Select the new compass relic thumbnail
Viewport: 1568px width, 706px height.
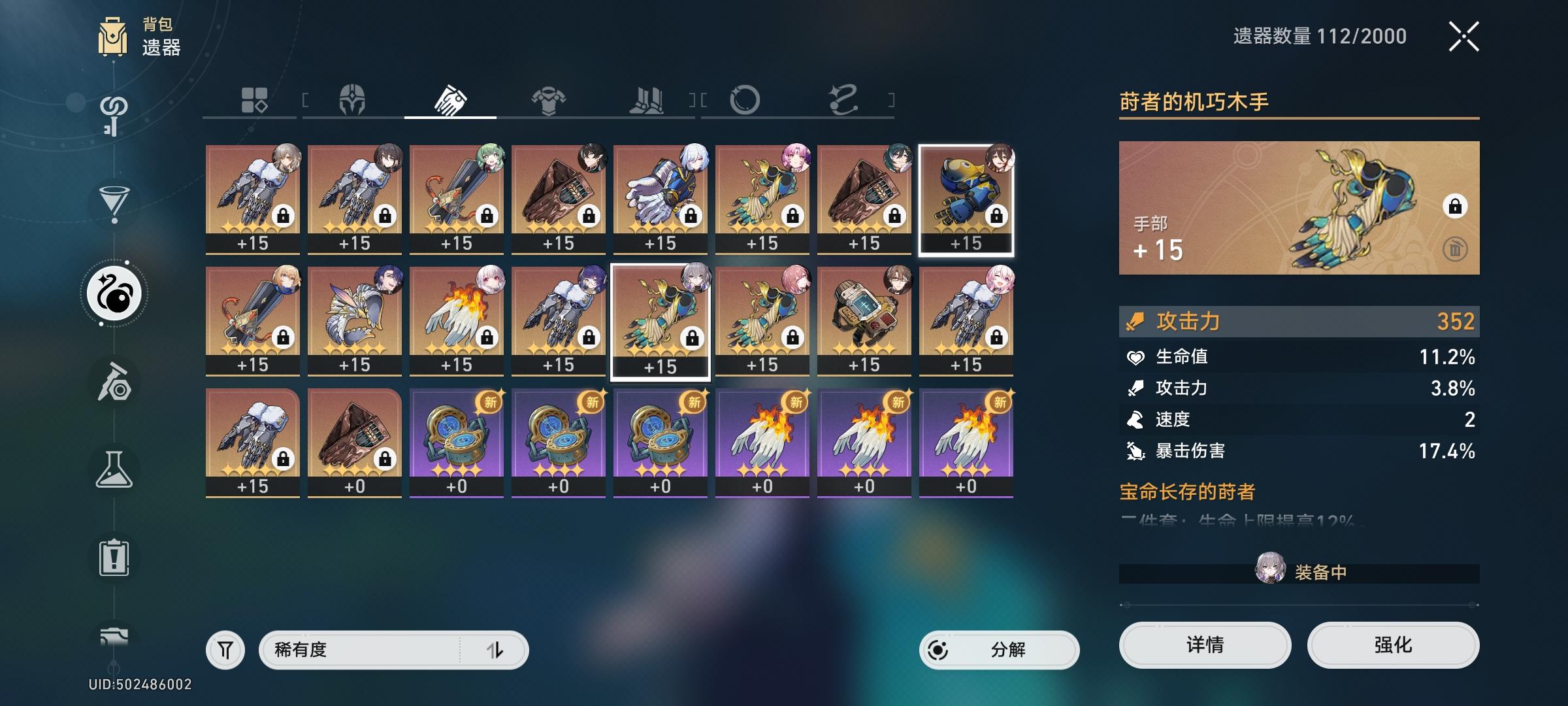456,437
